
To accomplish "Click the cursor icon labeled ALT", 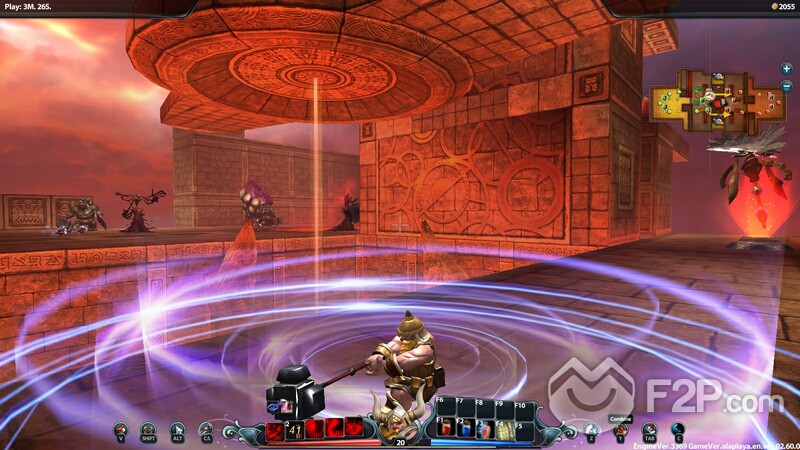I will pos(178,430).
